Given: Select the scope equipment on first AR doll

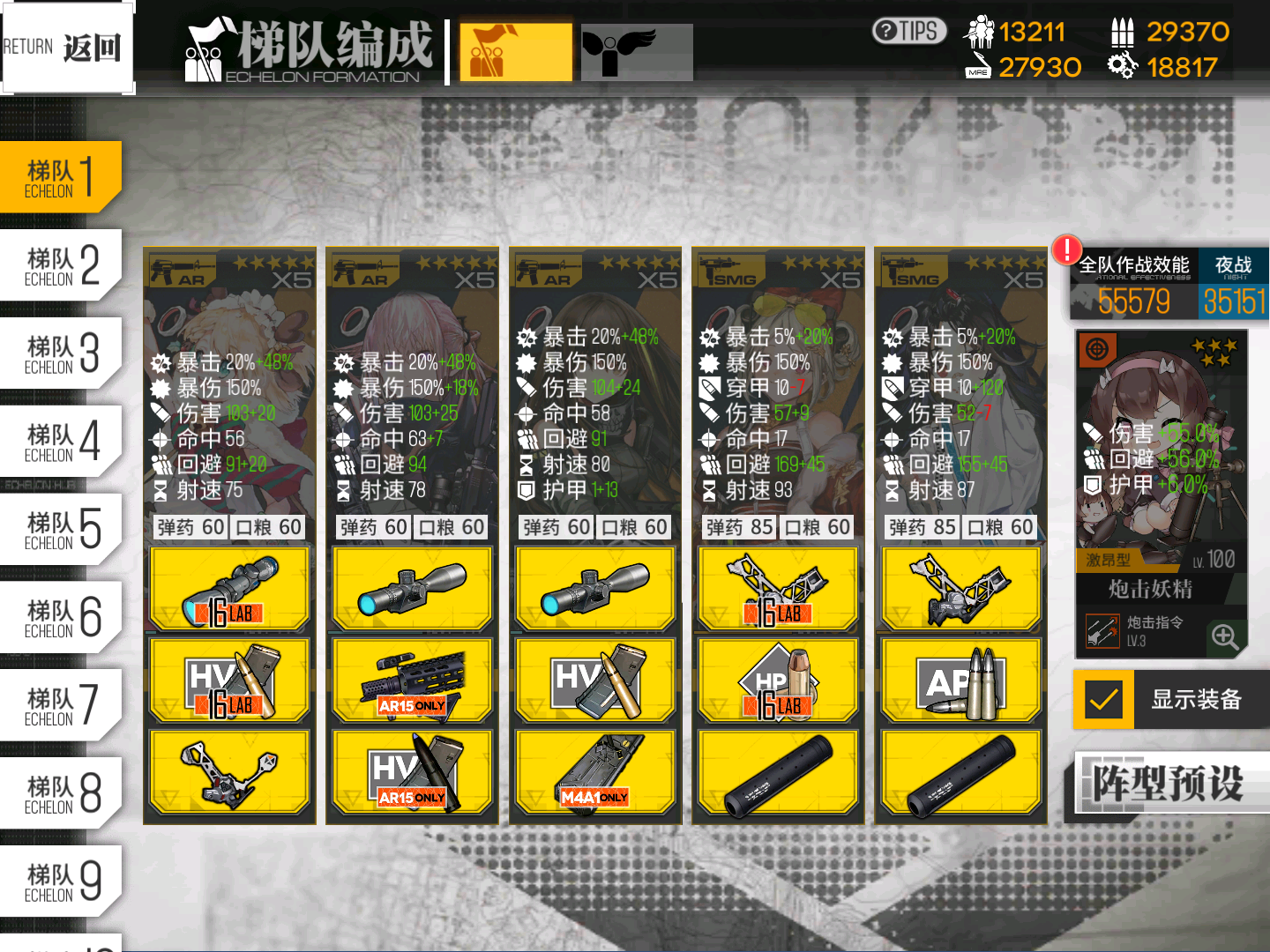Looking at the screenshot, I should (x=229, y=588).
